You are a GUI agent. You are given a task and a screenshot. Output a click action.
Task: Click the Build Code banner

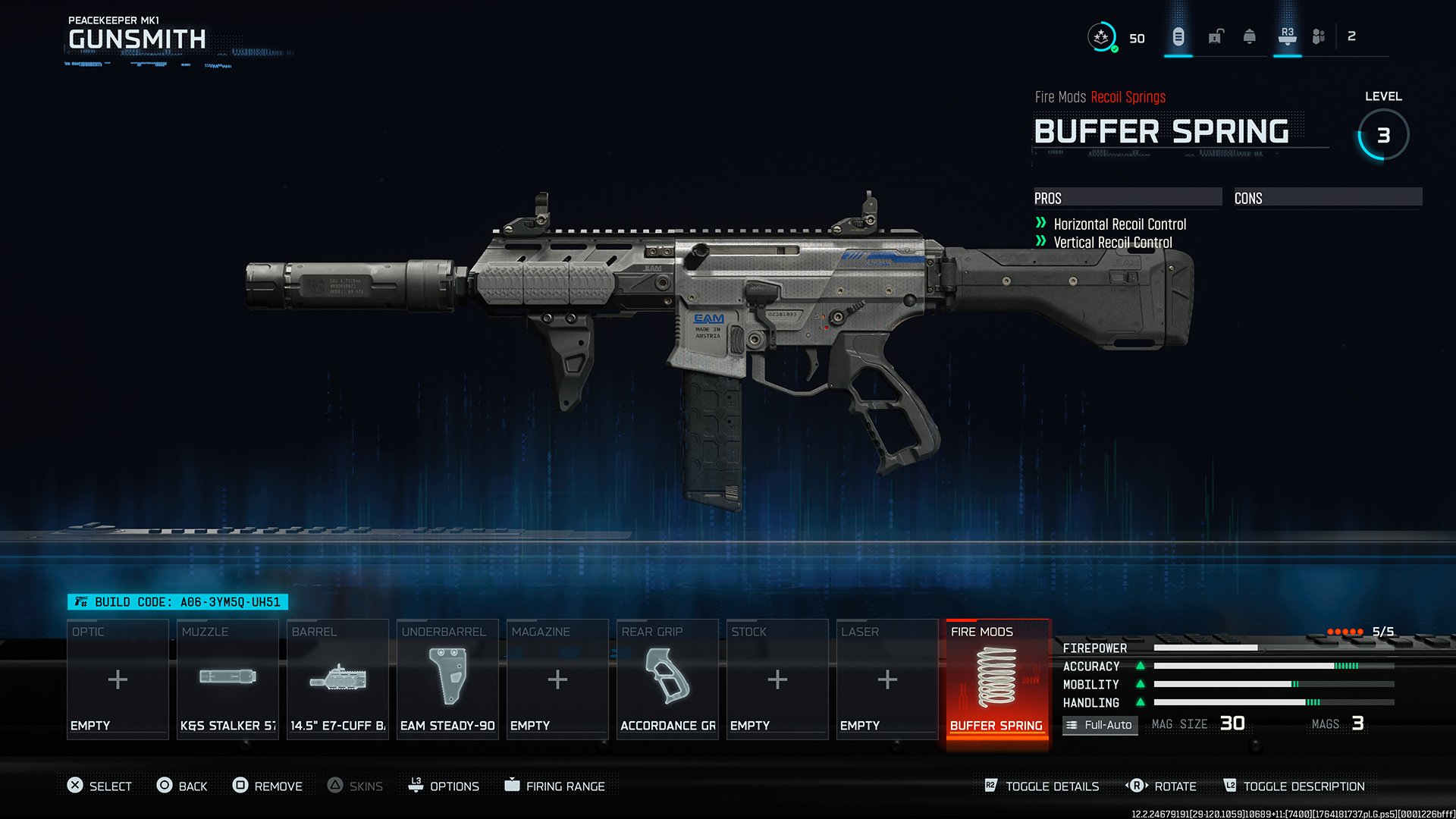178,602
